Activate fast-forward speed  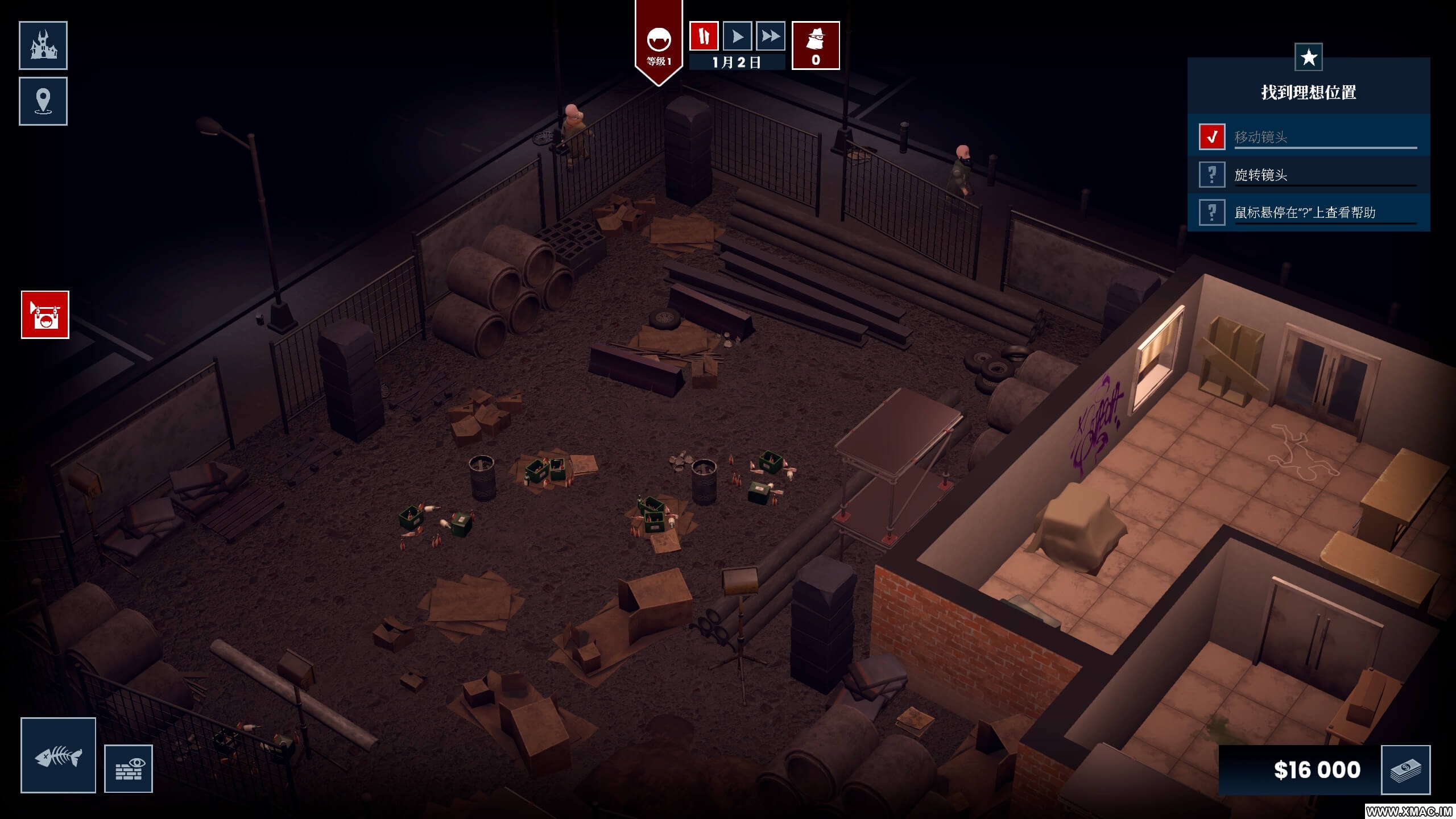point(771,36)
